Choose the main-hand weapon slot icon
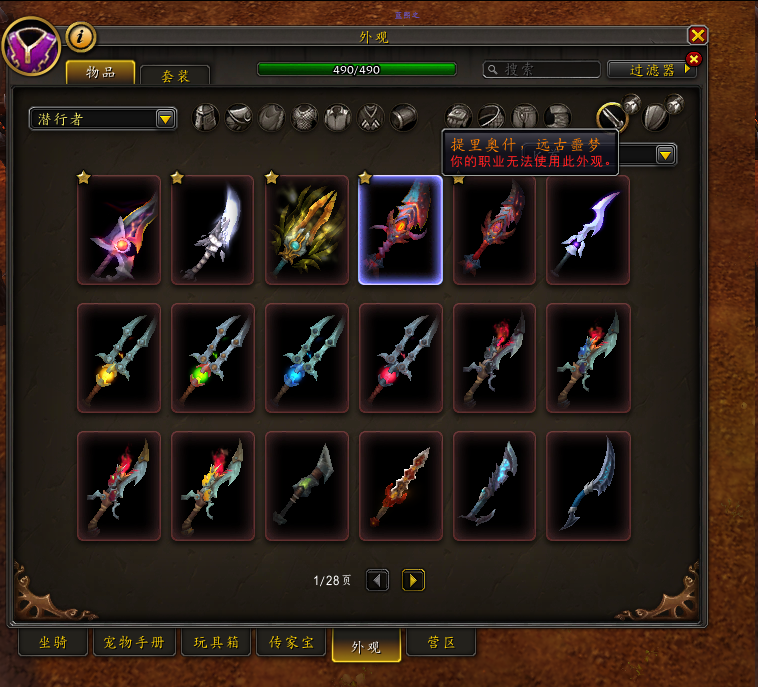Screen dimensions: 758x687 point(613,118)
